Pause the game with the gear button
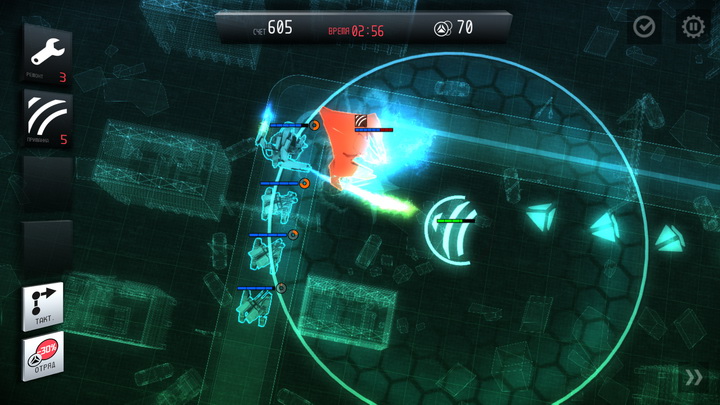 693,27
